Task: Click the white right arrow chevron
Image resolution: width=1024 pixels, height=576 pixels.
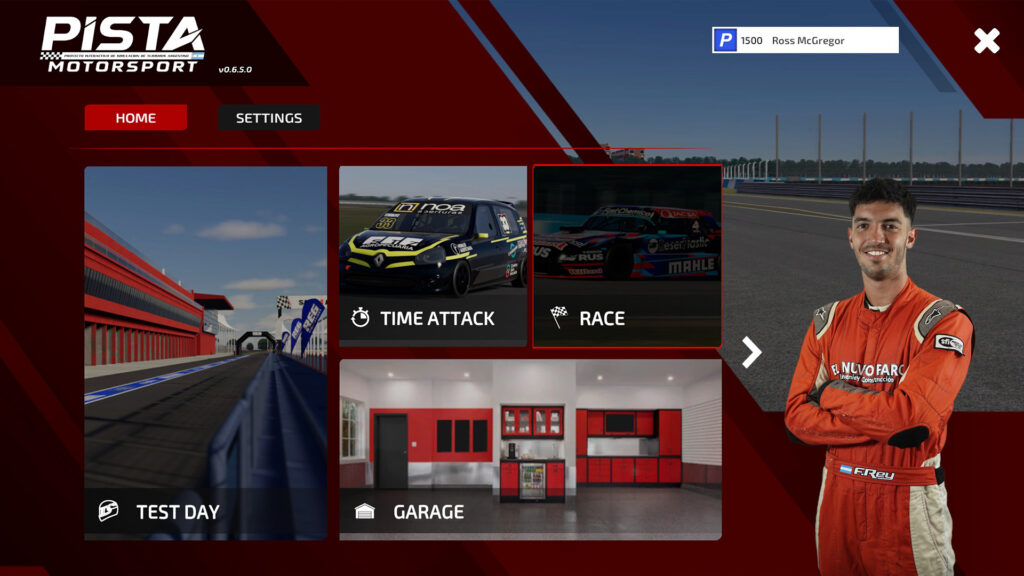Action: [752, 351]
